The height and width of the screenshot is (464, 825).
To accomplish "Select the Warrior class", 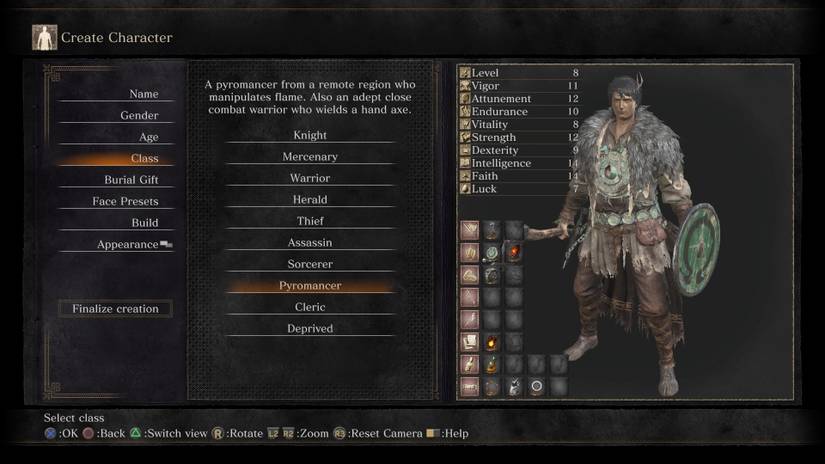I will point(310,178).
